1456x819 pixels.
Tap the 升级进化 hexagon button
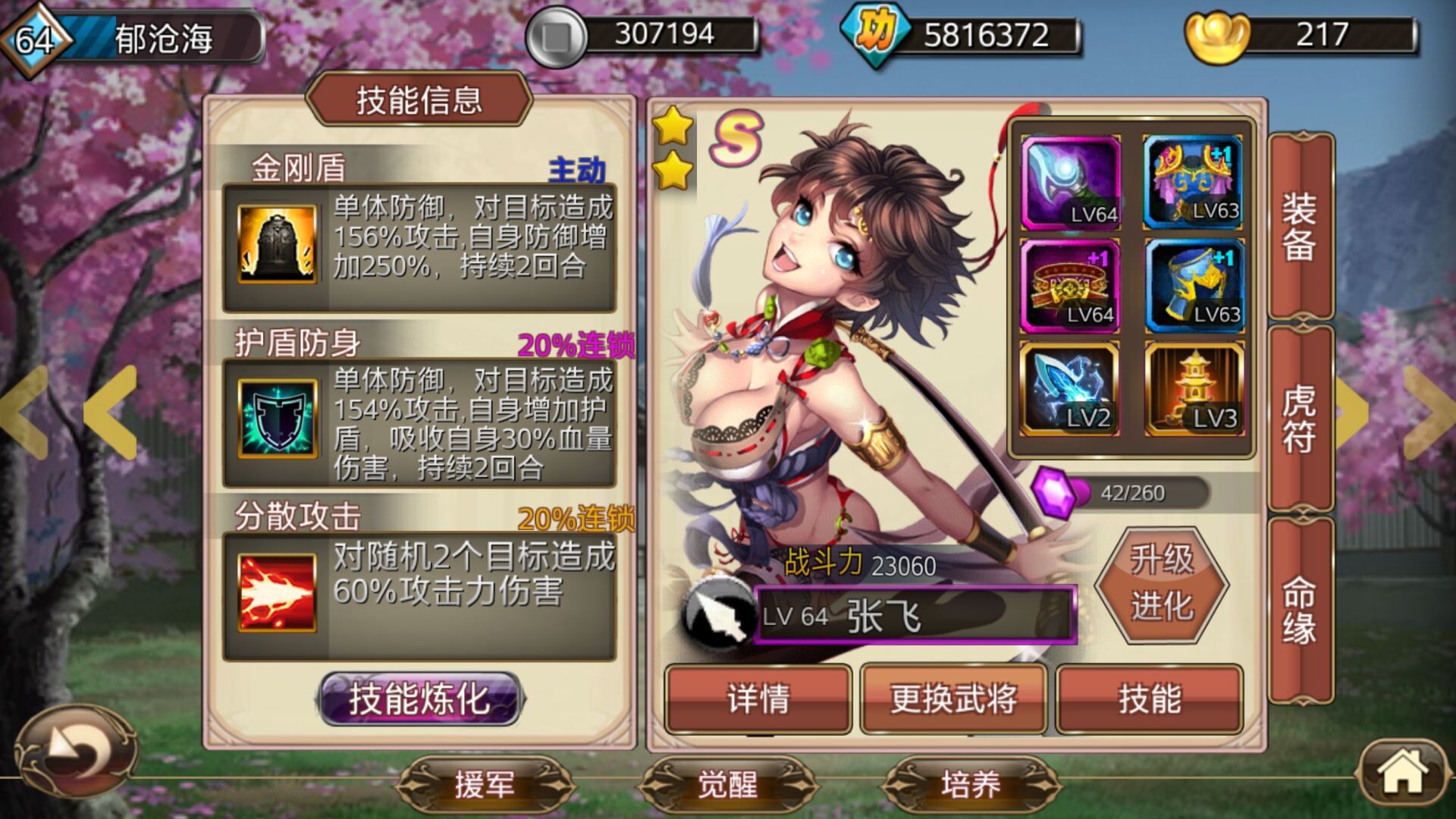pyautogui.click(x=1161, y=584)
